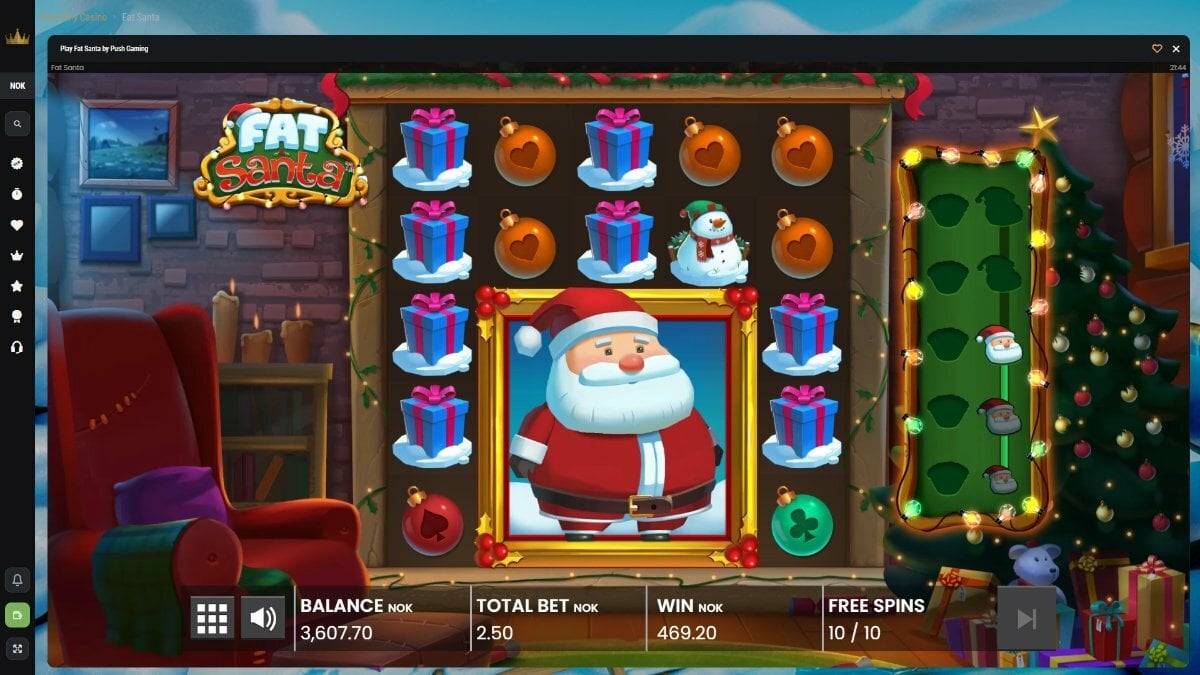Follow the Fat Santa breadcrumb link
The height and width of the screenshot is (675, 1200).
(x=140, y=17)
